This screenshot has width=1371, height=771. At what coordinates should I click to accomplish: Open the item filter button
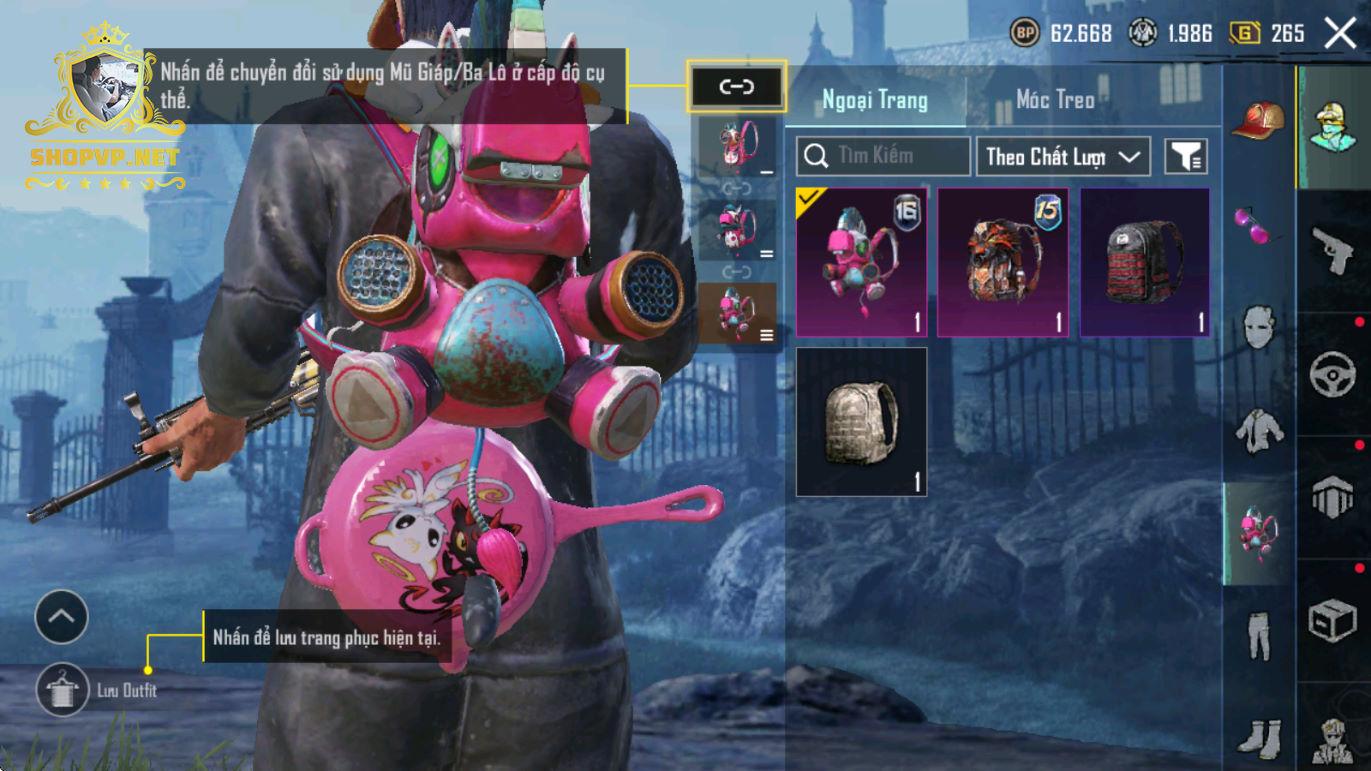coord(1186,156)
